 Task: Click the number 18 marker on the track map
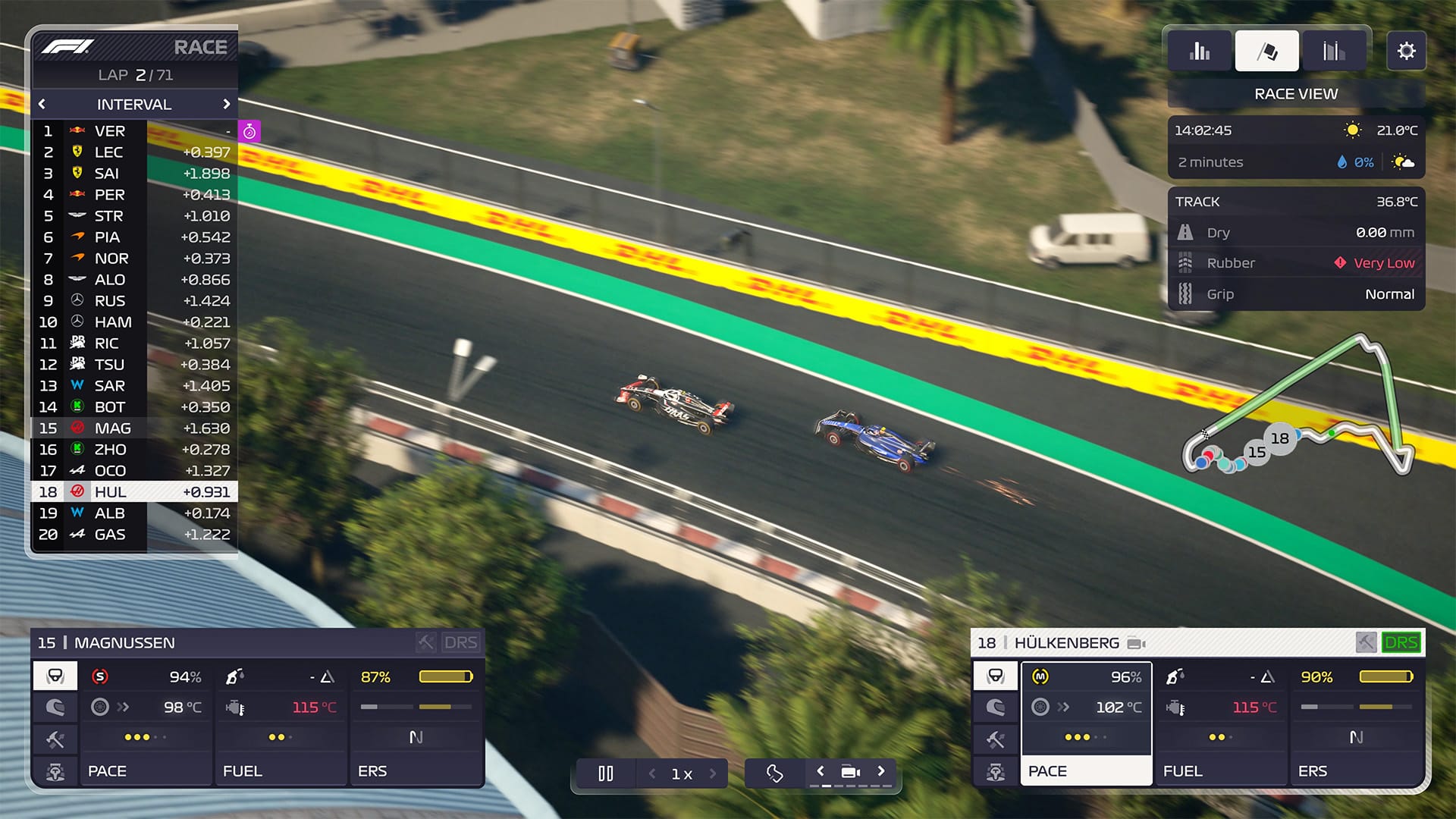click(x=1279, y=438)
